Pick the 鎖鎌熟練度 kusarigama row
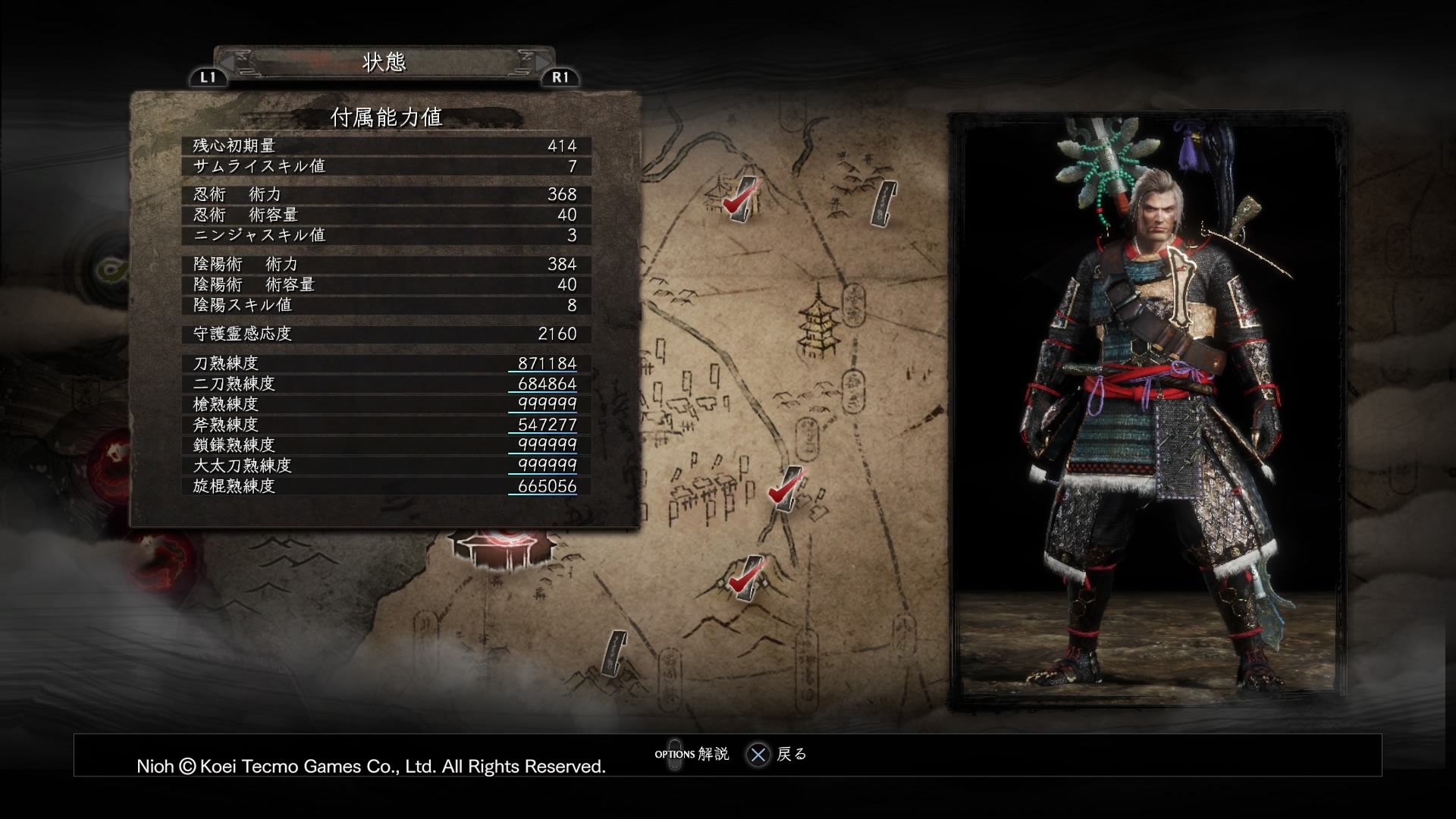Screen dimensions: 1456x819 tap(385, 445)
